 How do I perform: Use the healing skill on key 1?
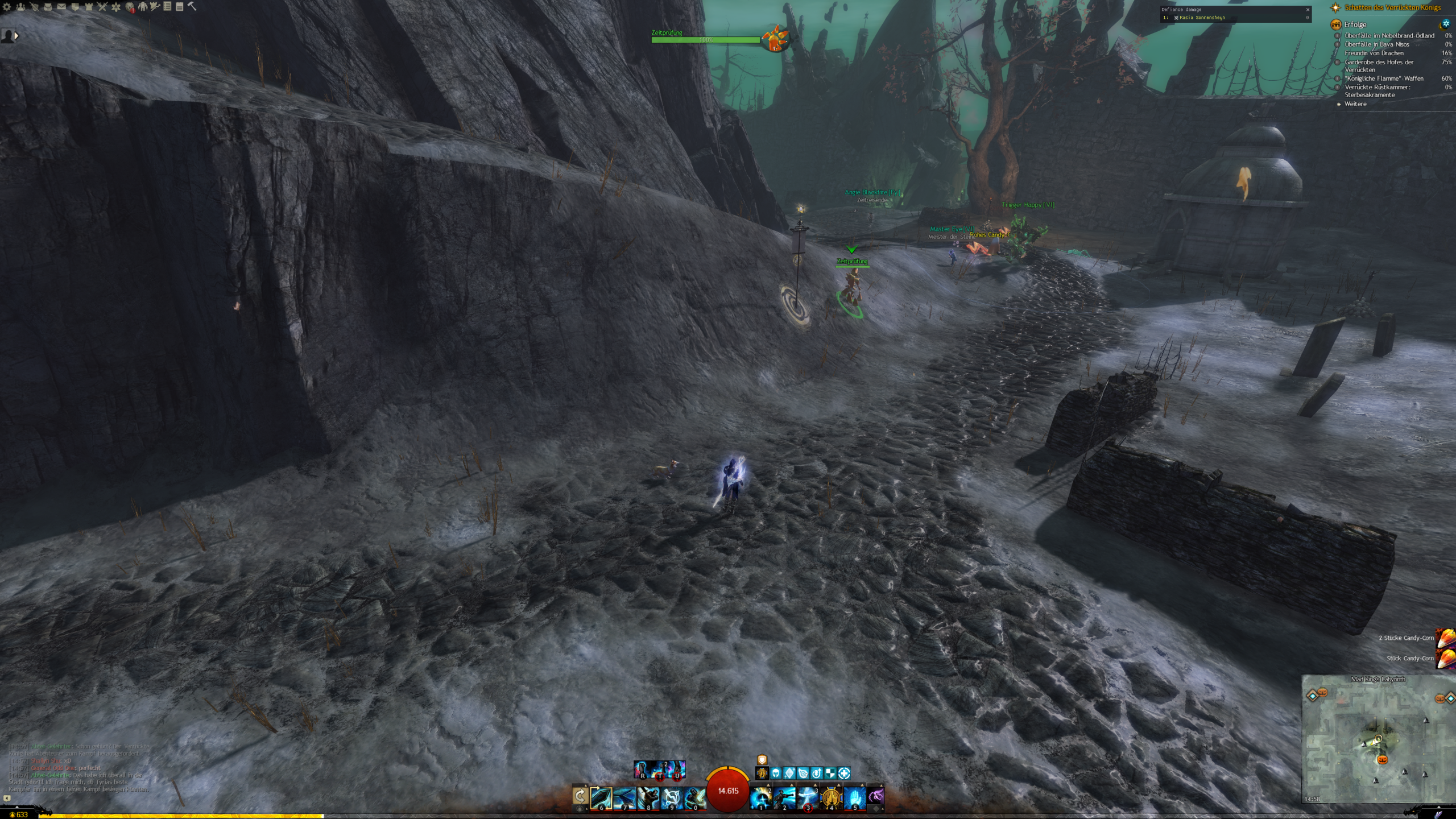(x=761, y=798)
